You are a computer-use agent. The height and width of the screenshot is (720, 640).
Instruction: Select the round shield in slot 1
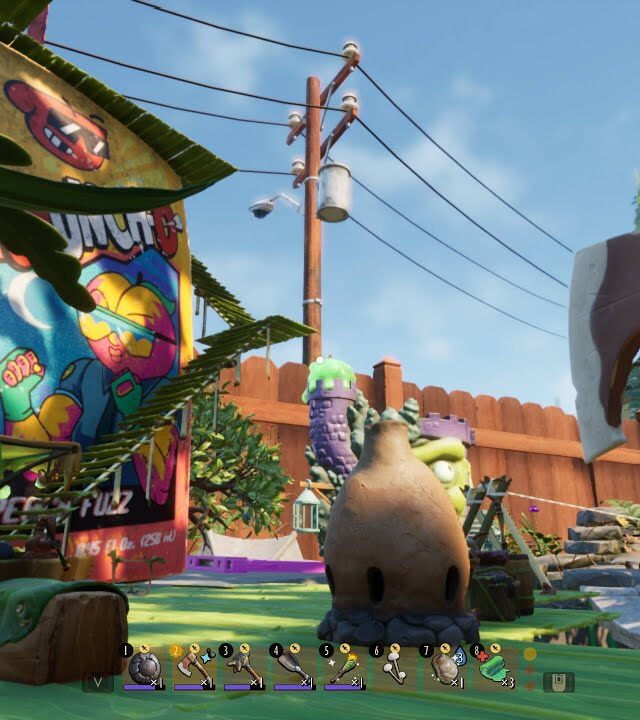coord(141,667)
